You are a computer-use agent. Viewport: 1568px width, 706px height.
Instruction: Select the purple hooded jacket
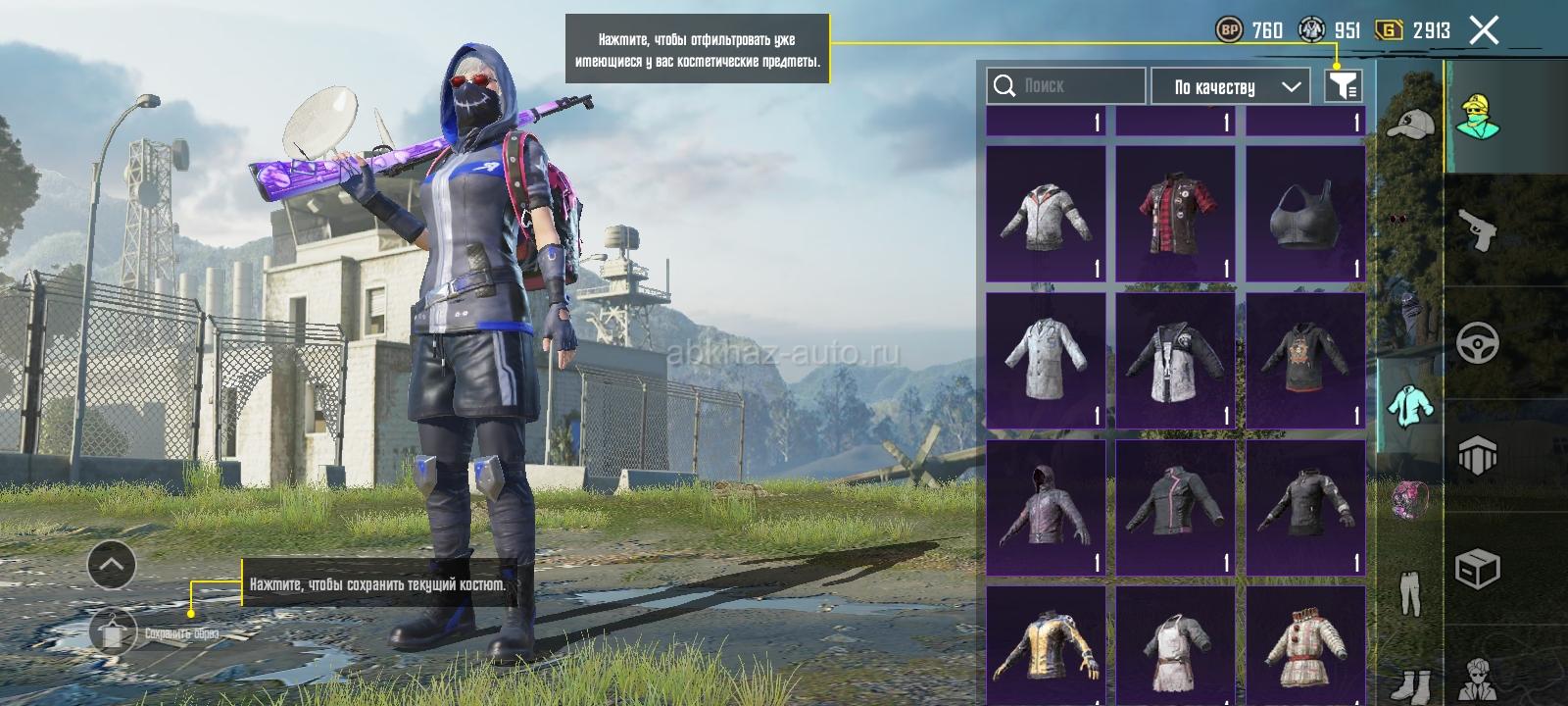coord(1046,507)
